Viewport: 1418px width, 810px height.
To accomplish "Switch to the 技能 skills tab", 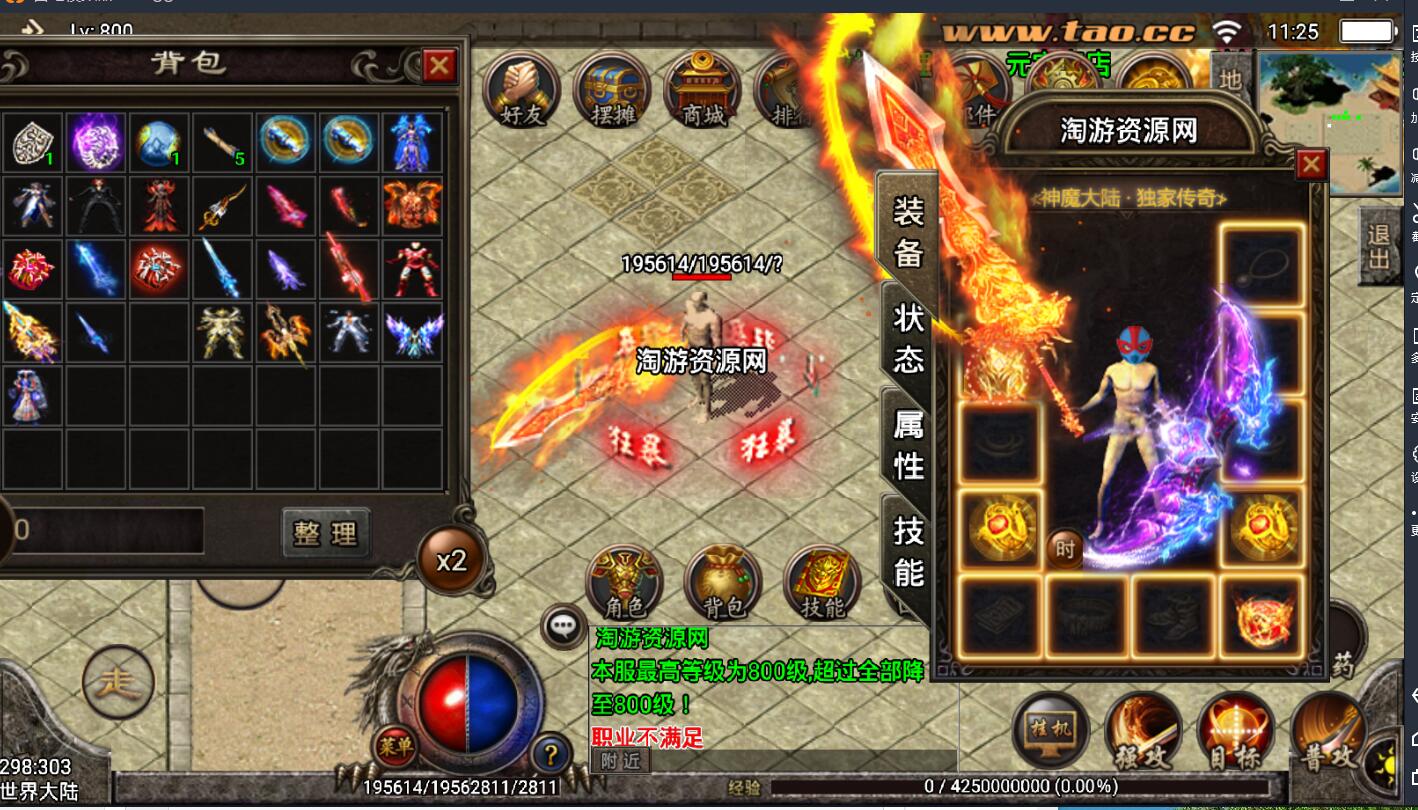I will click(908, 551).
